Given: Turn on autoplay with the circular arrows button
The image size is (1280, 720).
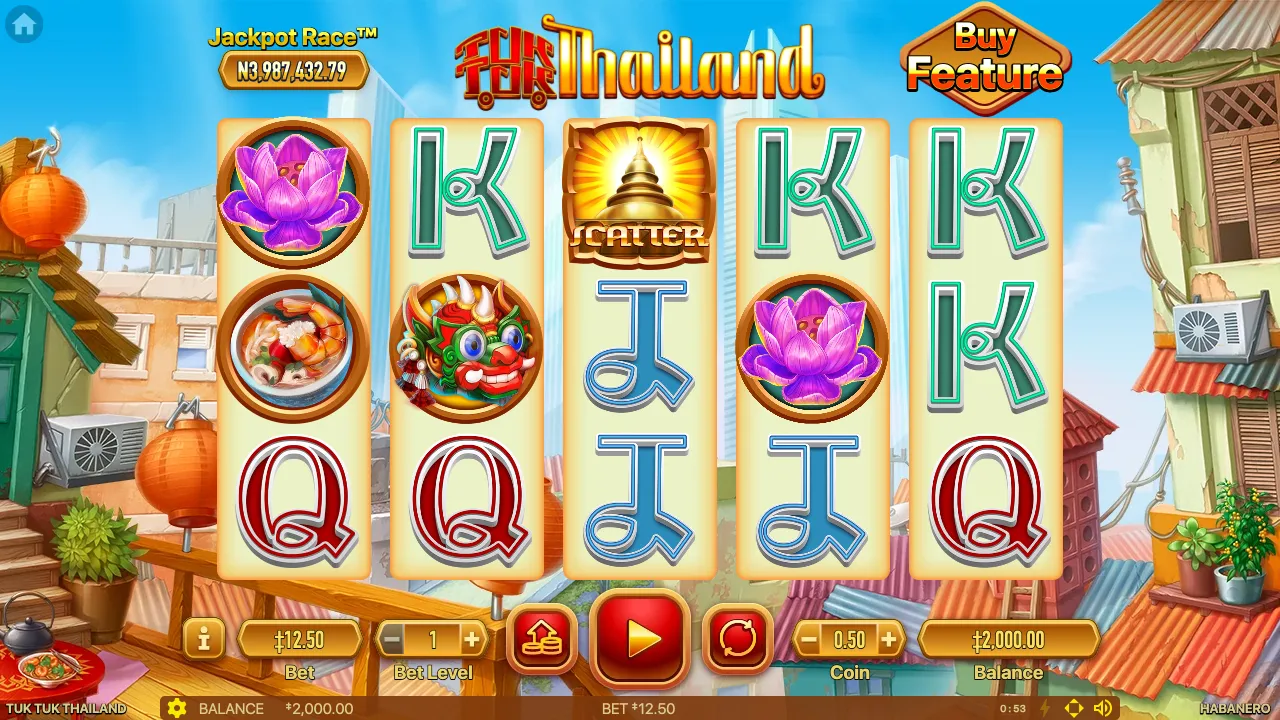Looking at the screenshot, I should click(738, 638).
